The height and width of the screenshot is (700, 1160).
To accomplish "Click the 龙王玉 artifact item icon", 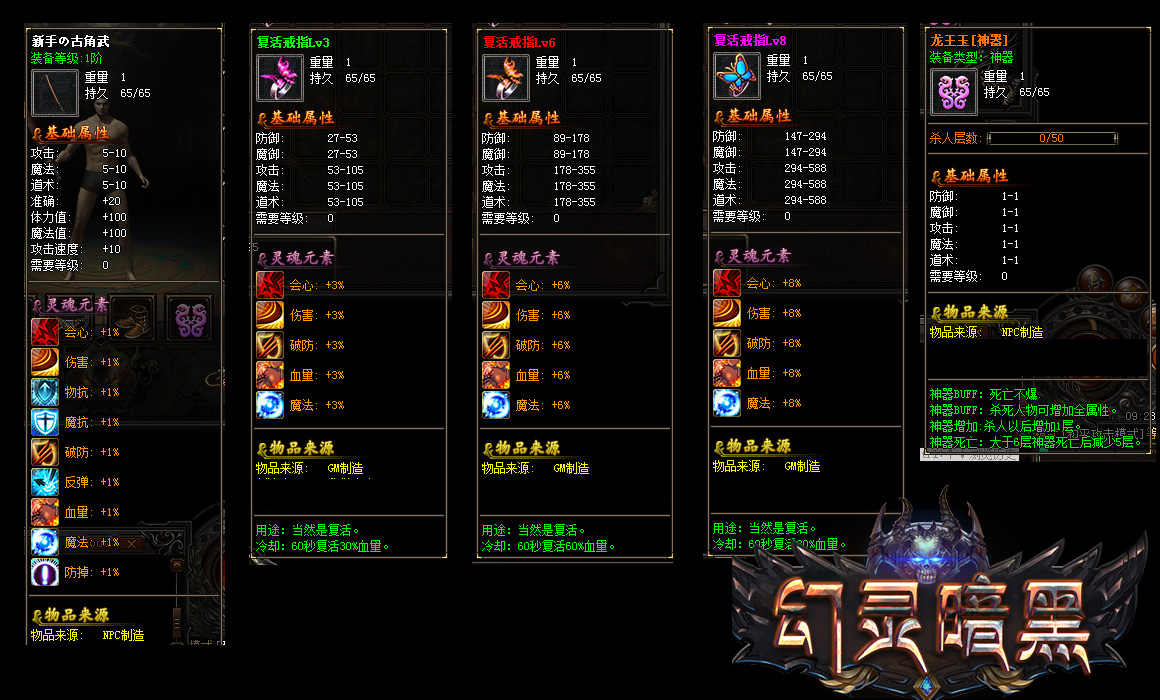I will click(x=954, y=92).
